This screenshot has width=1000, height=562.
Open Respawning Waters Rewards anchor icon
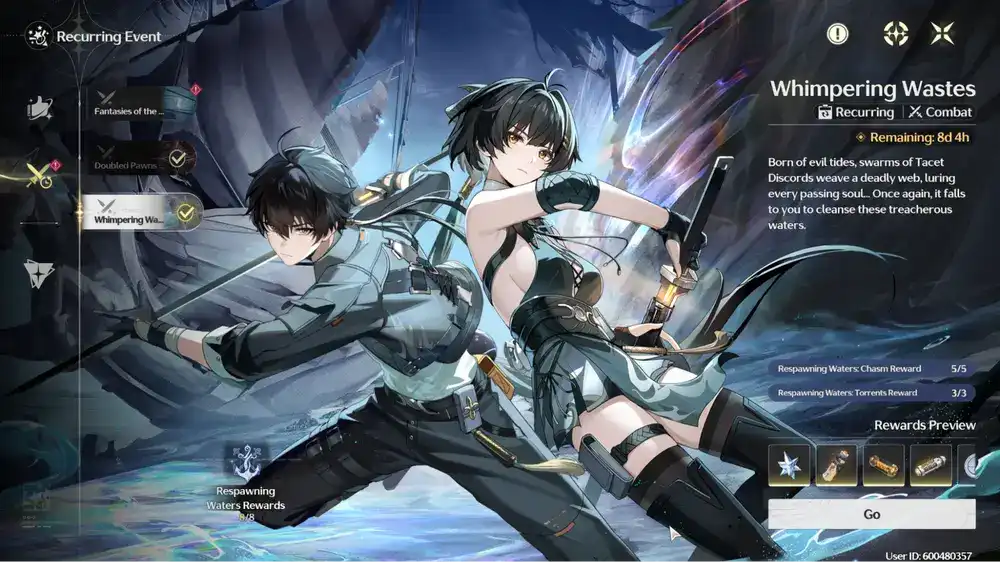250,466
